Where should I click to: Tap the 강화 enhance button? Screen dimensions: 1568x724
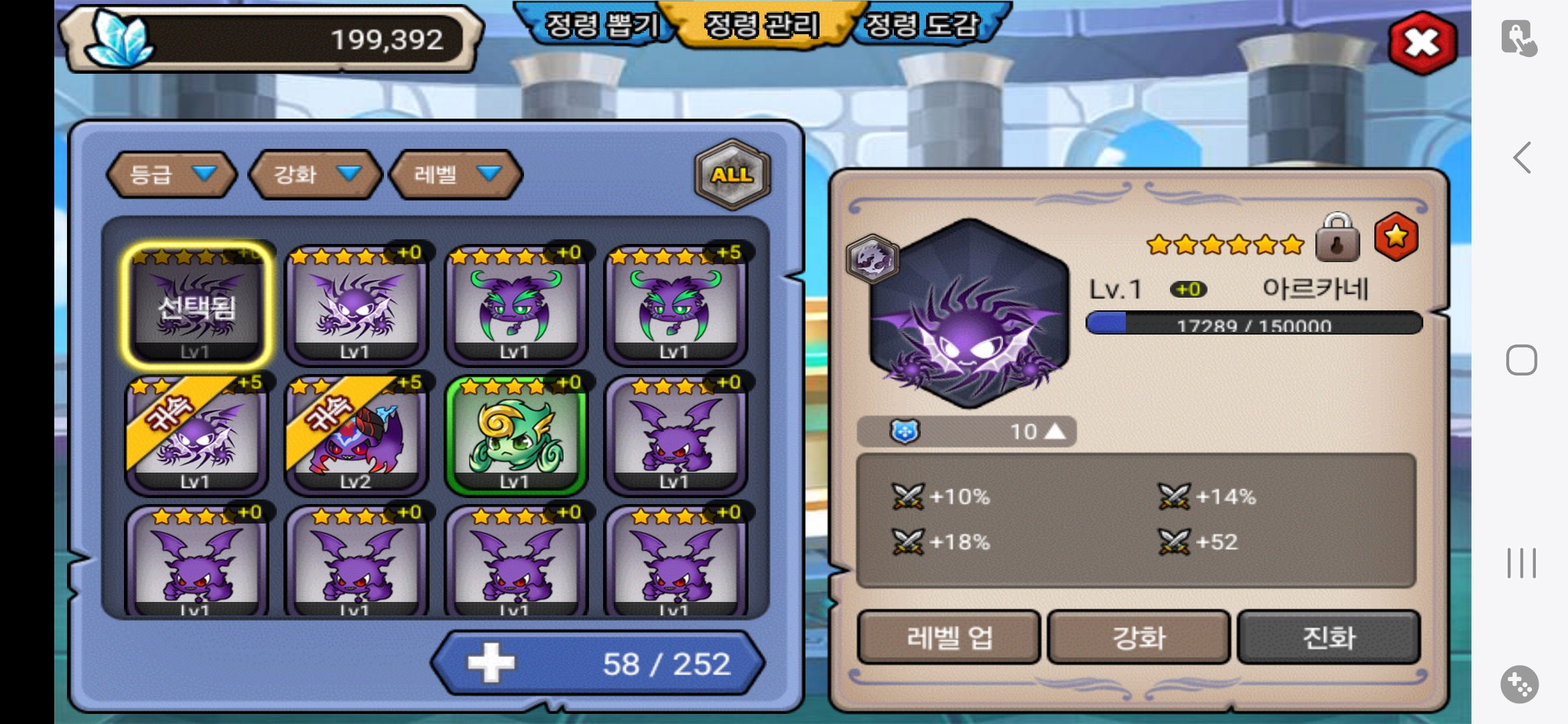(1139, 637)
